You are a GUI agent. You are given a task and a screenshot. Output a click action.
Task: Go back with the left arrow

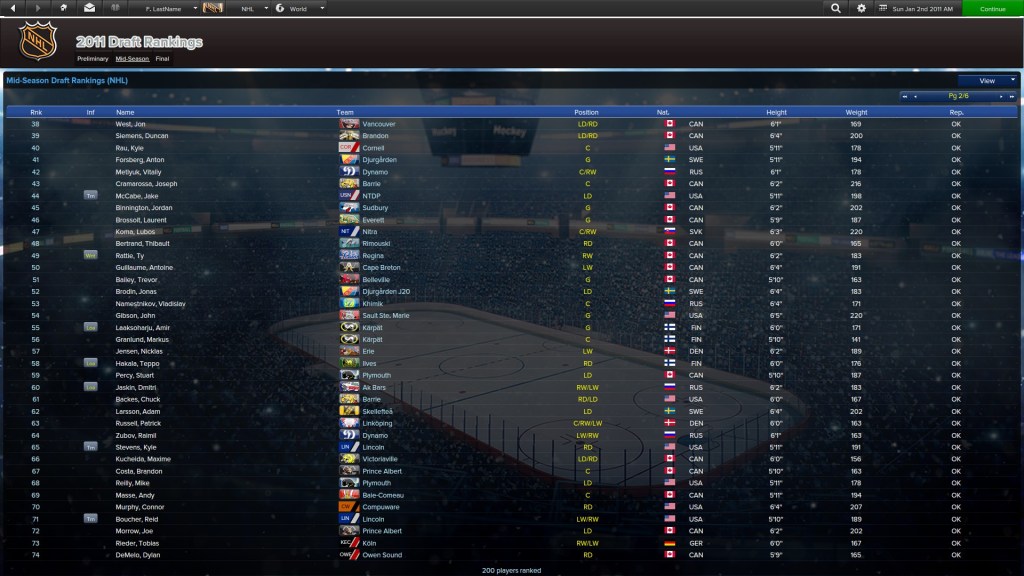pyautogui.click(x=15, y=8)
